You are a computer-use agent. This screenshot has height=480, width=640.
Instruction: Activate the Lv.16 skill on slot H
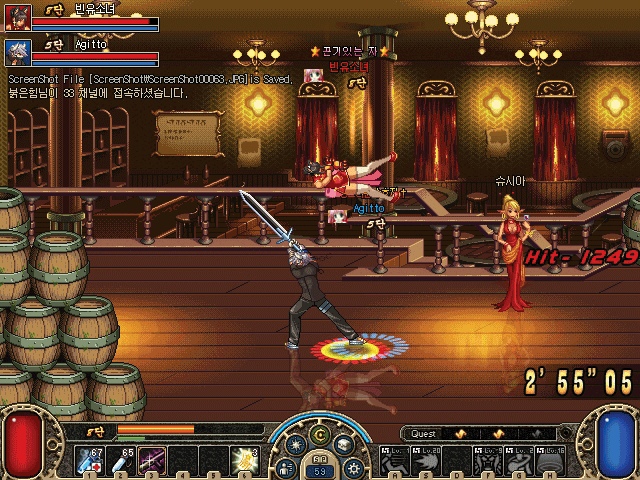pos(550,459)
